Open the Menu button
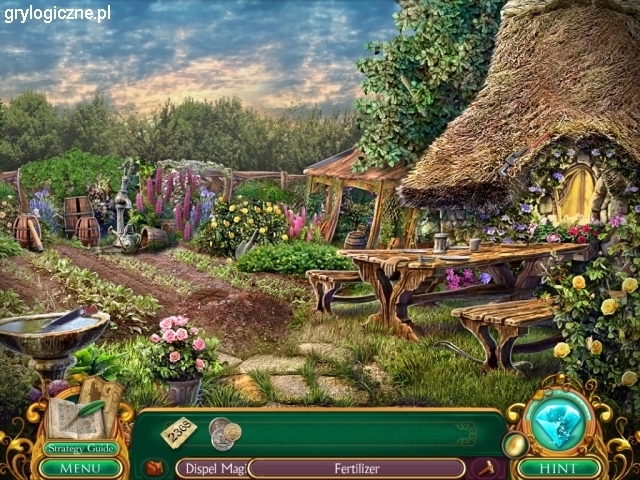Image resolution: width=640 pixels, height=480 pixels. click(81, 467)
